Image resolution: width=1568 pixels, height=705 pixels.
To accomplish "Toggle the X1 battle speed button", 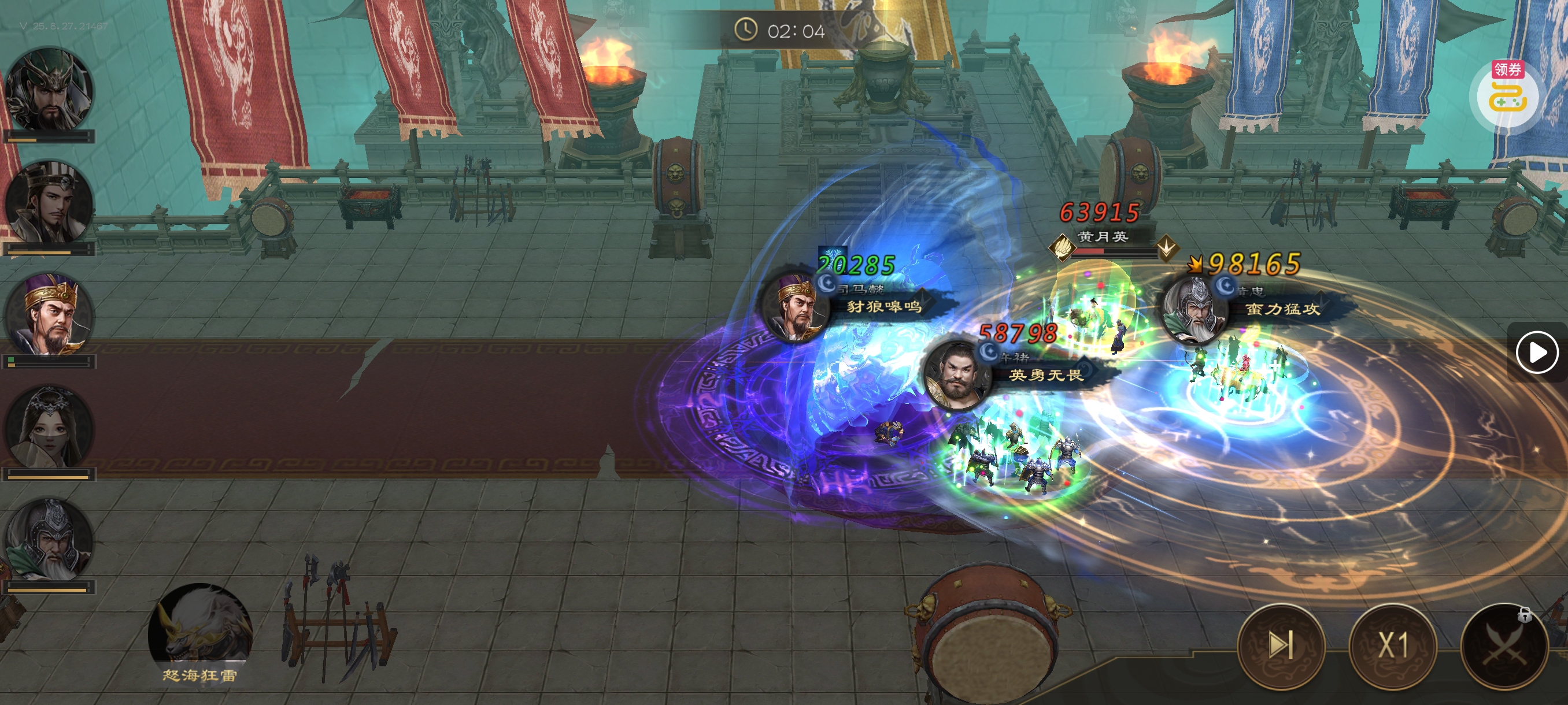I will pyautogui.click(x=1393, y=645).
